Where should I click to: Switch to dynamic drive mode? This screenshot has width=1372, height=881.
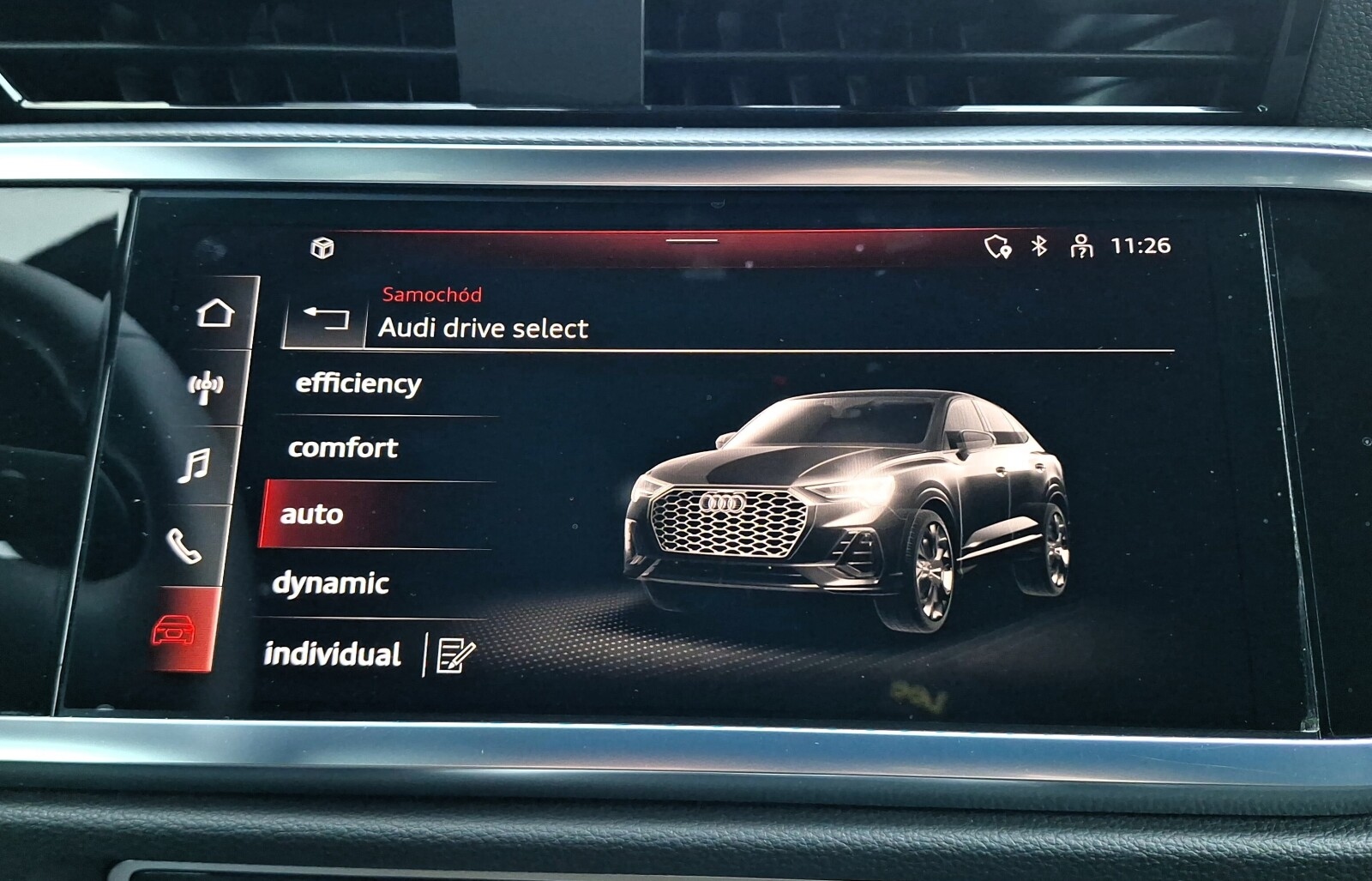tap(331, 585)
